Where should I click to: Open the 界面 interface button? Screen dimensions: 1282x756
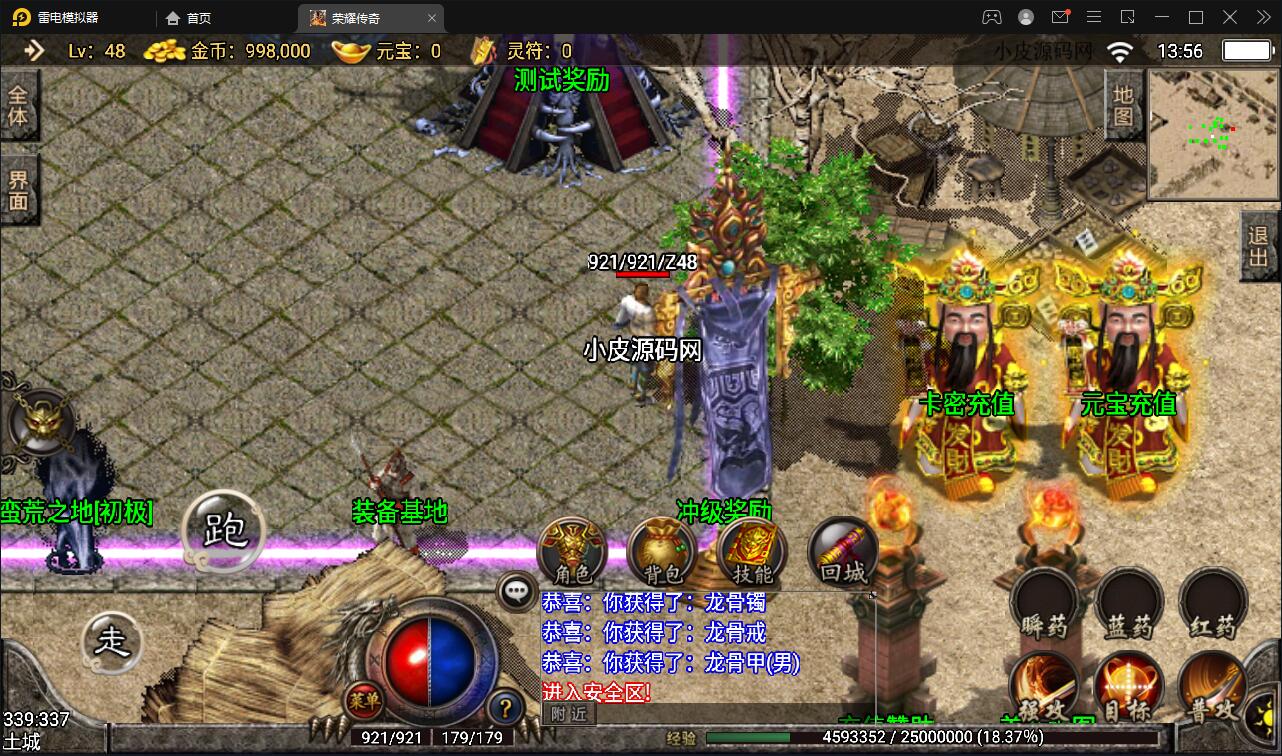(18, 190)
